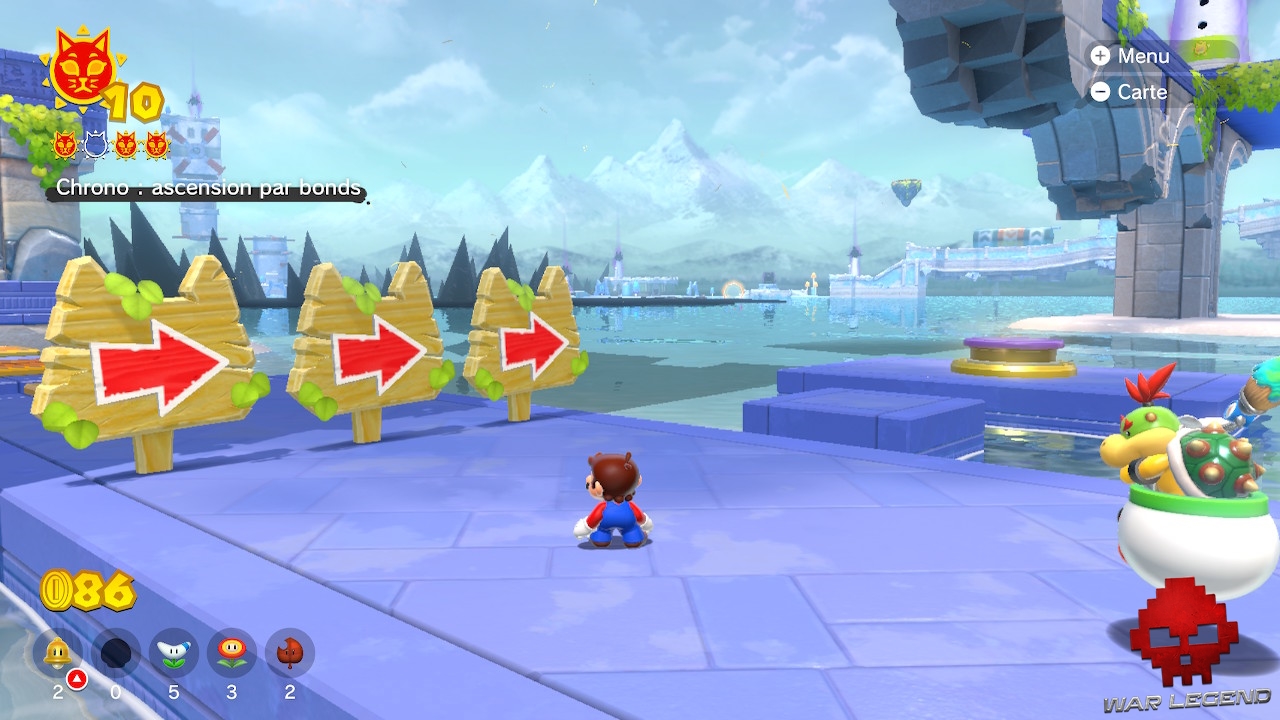Toggle the unfilled cat shine medal
This screenshot has width=1280, height=720.
(95, 143)
